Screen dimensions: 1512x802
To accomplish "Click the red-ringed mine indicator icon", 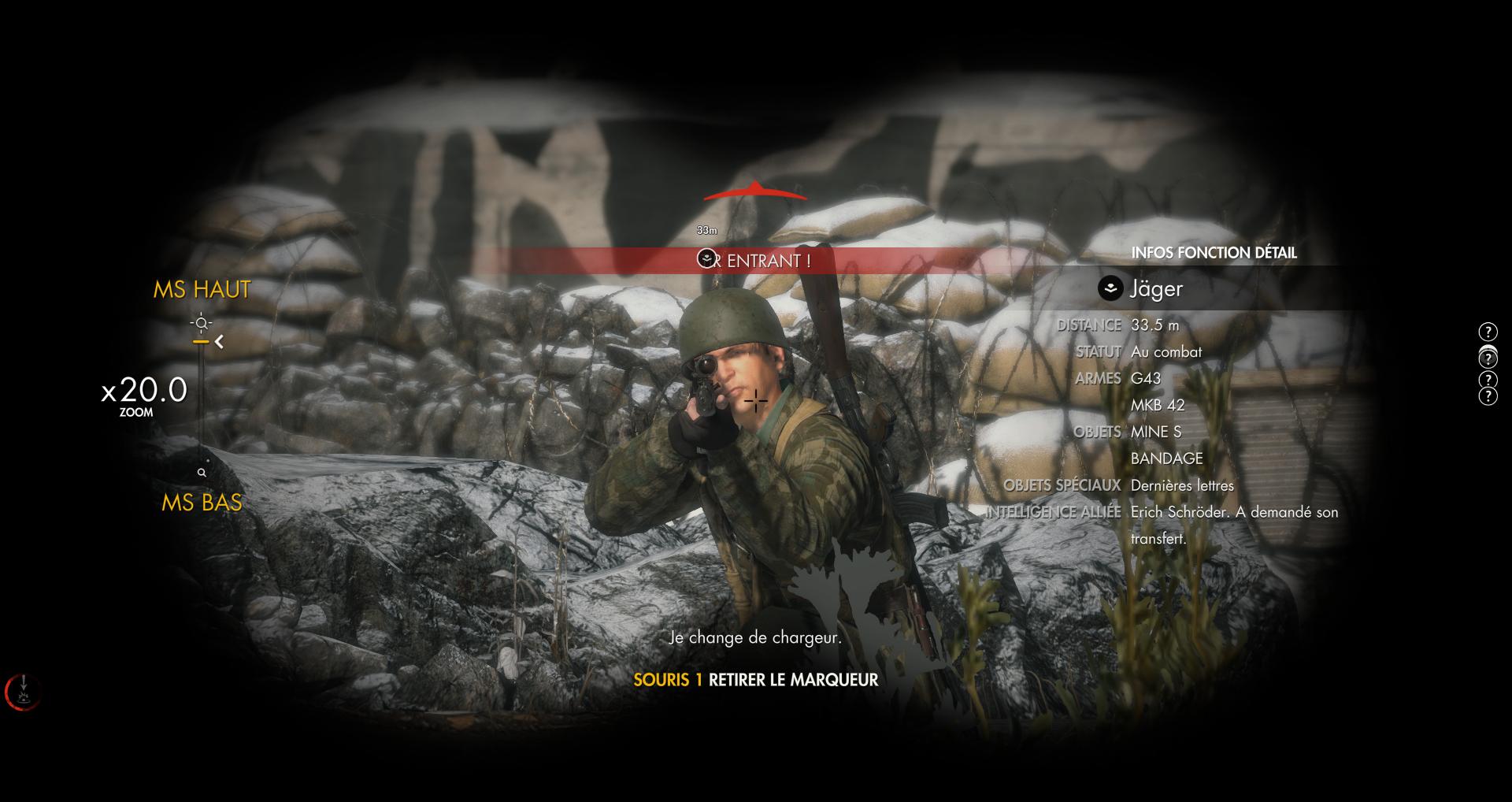I will [x=24, y=691].
